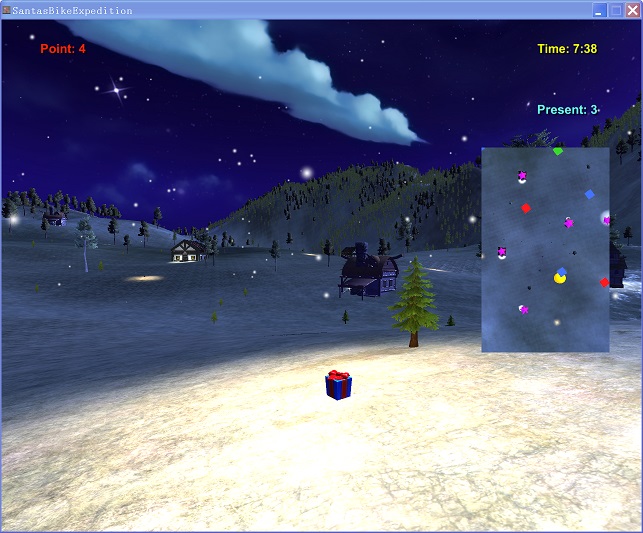The width and height of the screenshot is (643, 533).
Task: Minimize the game window
Action: (599, 10)
